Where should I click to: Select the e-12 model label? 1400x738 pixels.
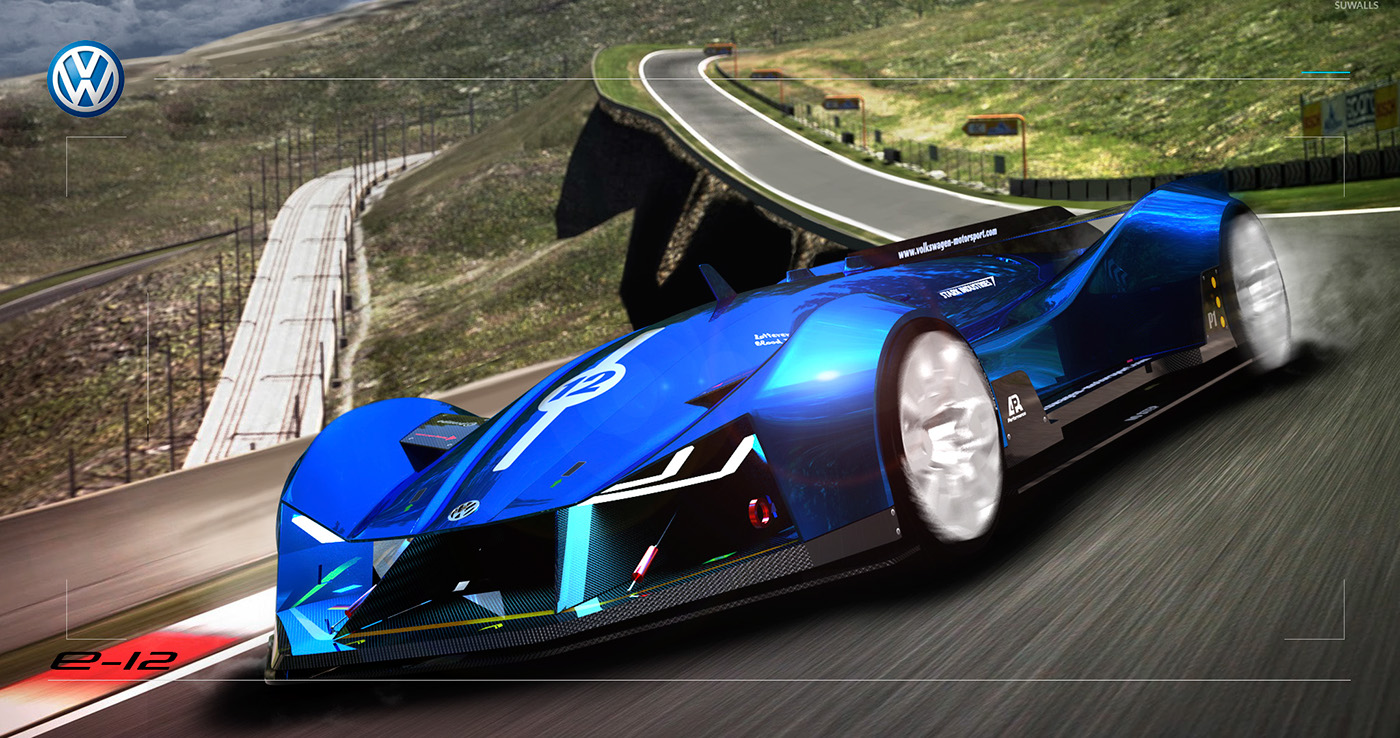(x=113, y=660)
